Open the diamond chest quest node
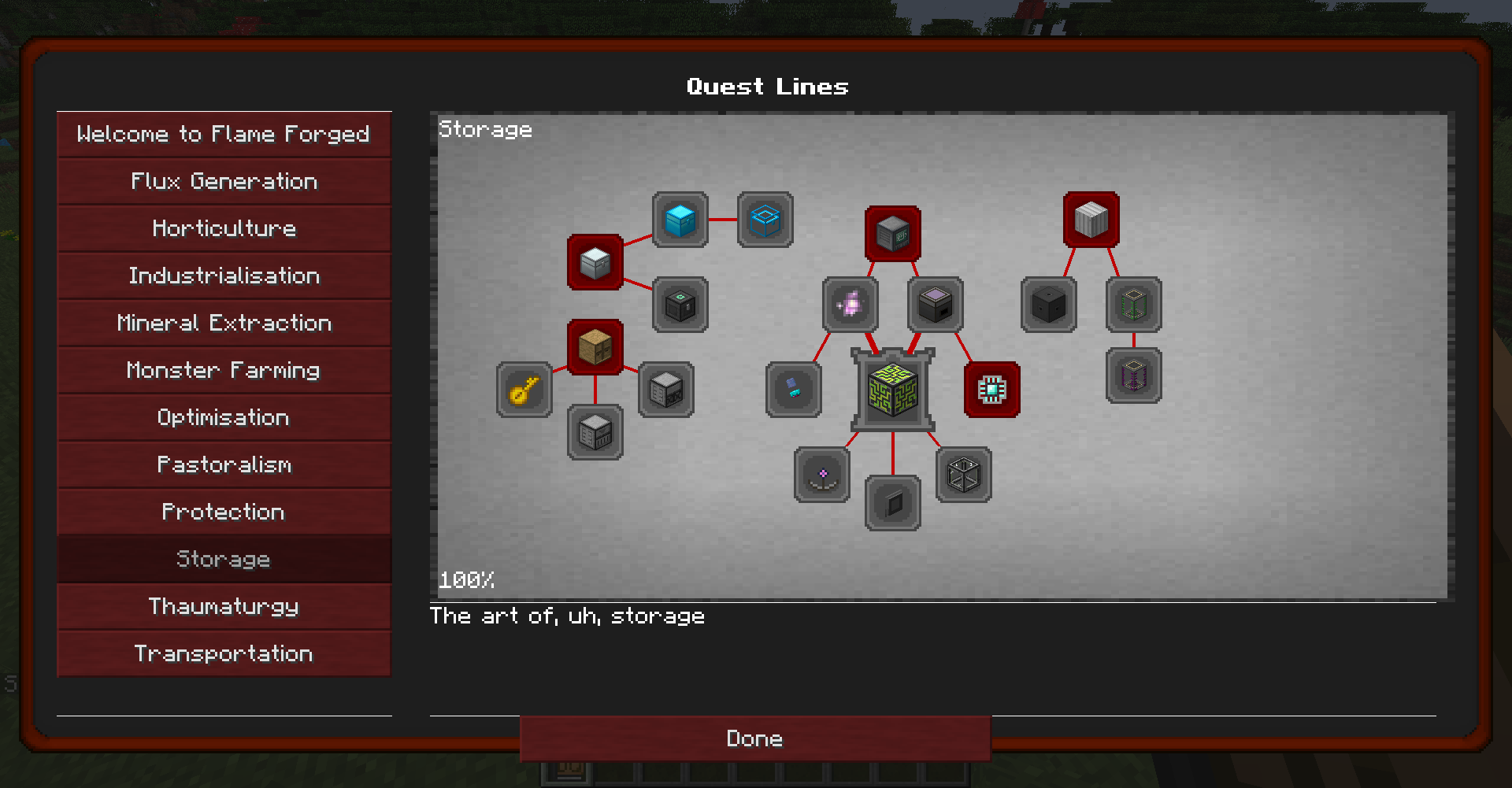Viewport: 1512px width, 788px height. 679,221
